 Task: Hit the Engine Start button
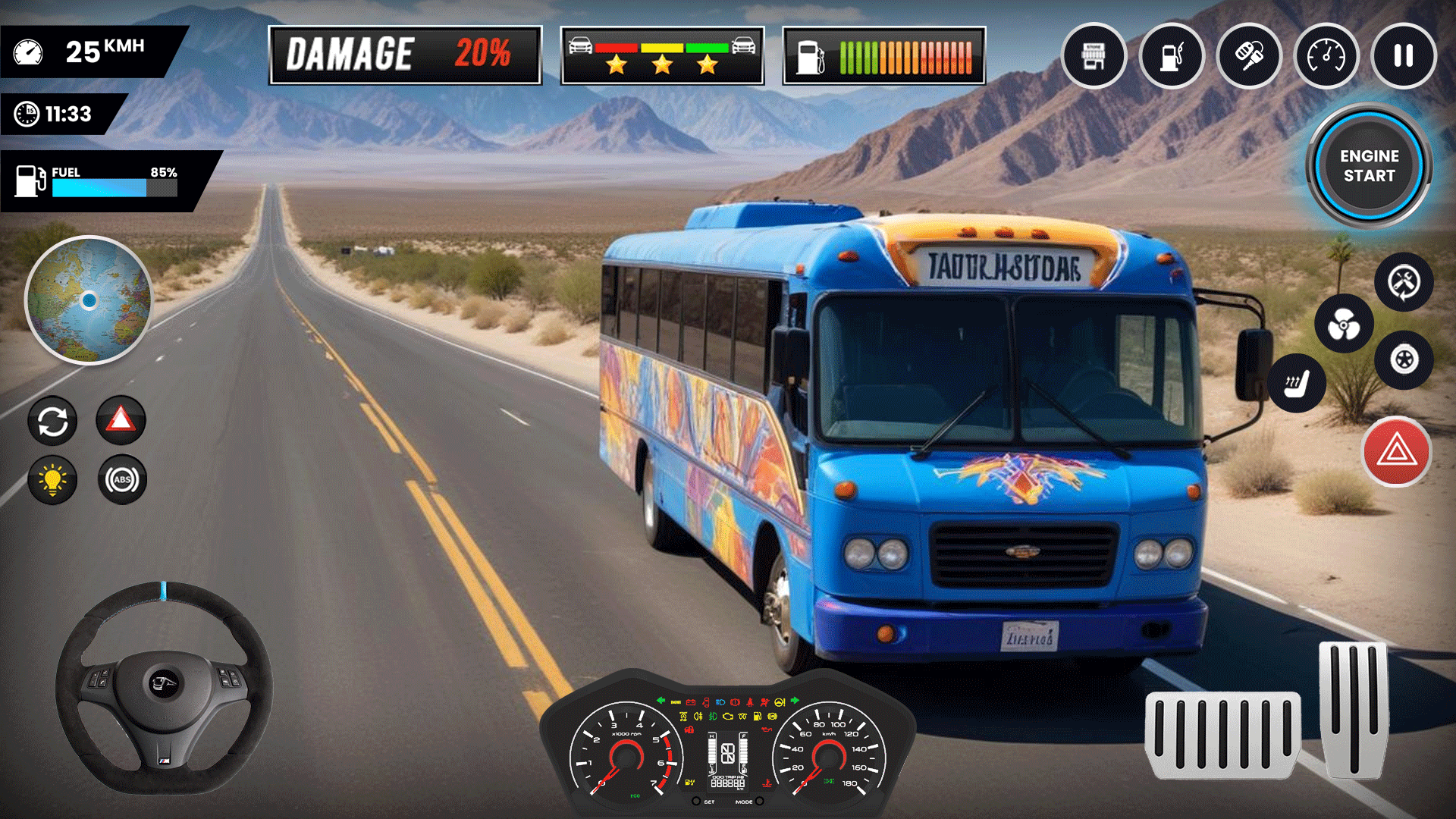pyautogui.click(x=1369, y=165)
